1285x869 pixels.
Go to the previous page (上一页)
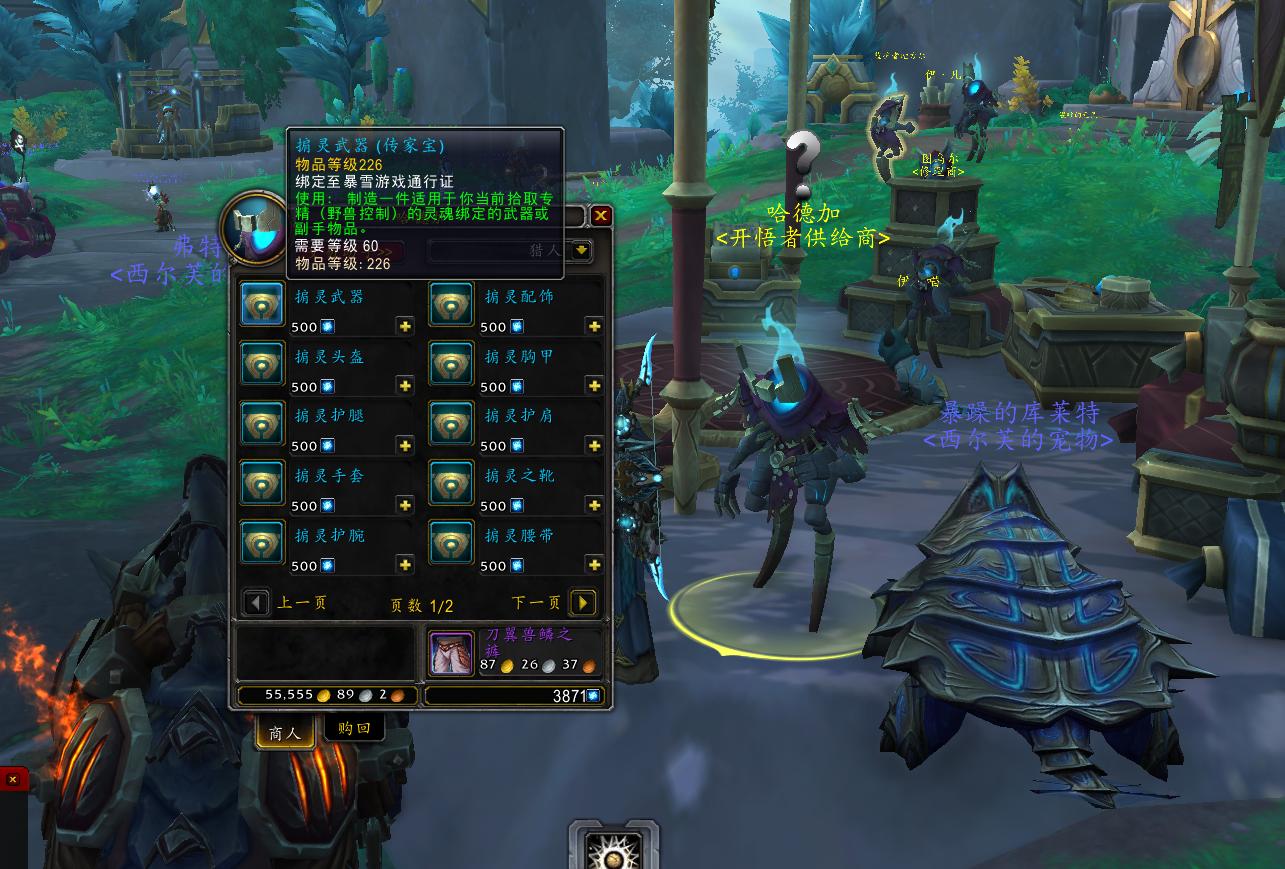(257, 603)
